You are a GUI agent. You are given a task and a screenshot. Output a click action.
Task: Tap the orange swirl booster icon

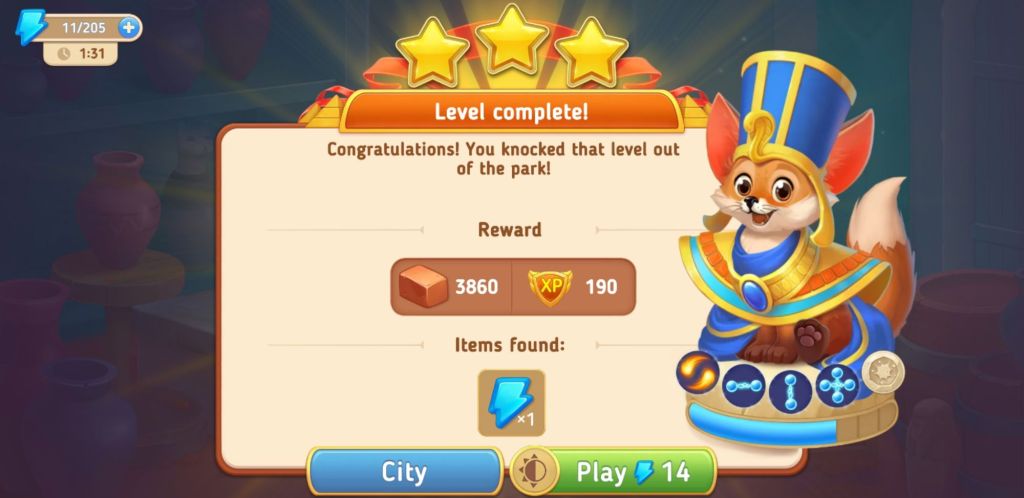pyautogui.click(x=697, y=373)
